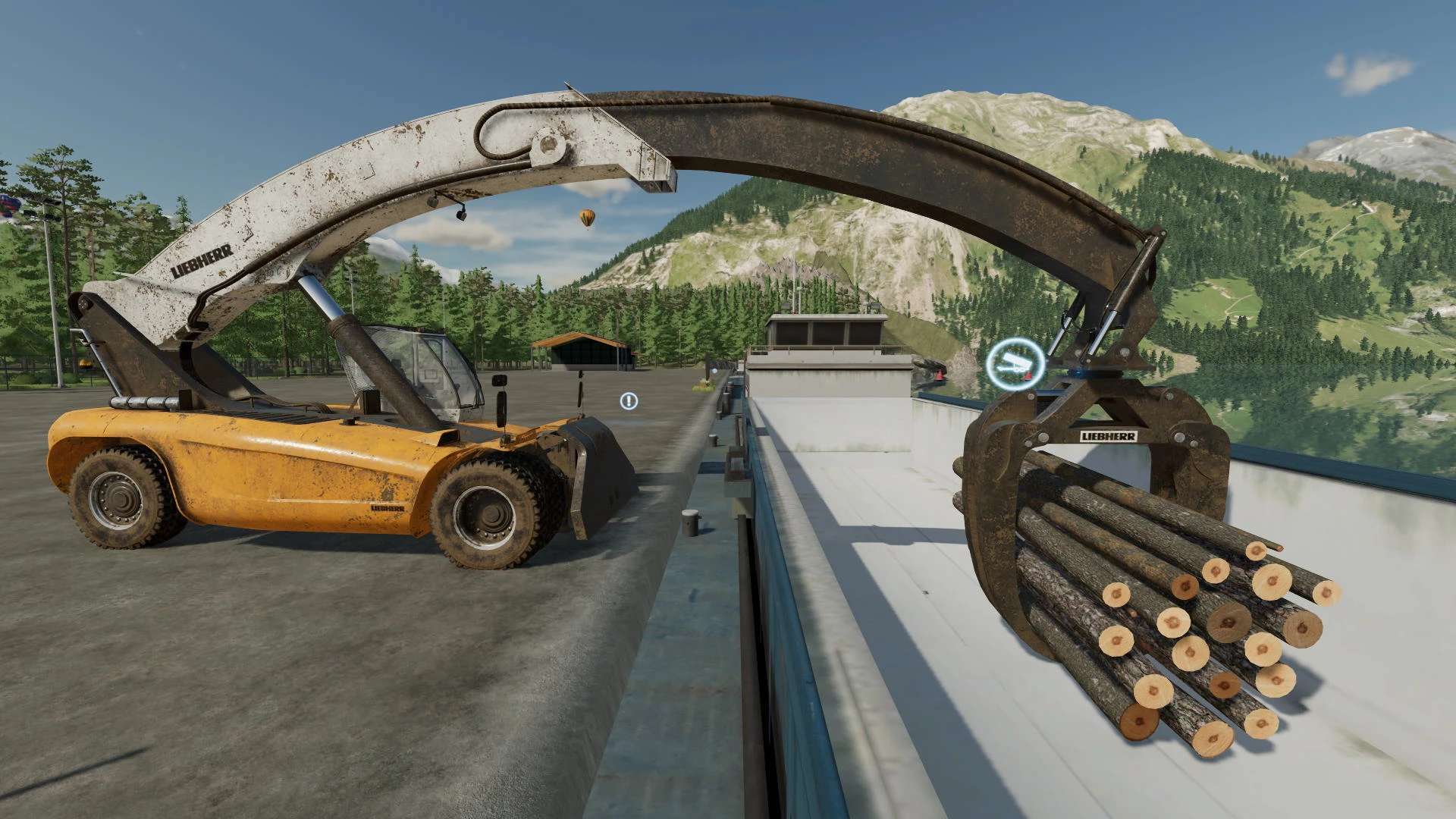Click the exclamation mark info marker
Screen dimensions: 1456x819
pyautogui.click(x=629, y=401)
